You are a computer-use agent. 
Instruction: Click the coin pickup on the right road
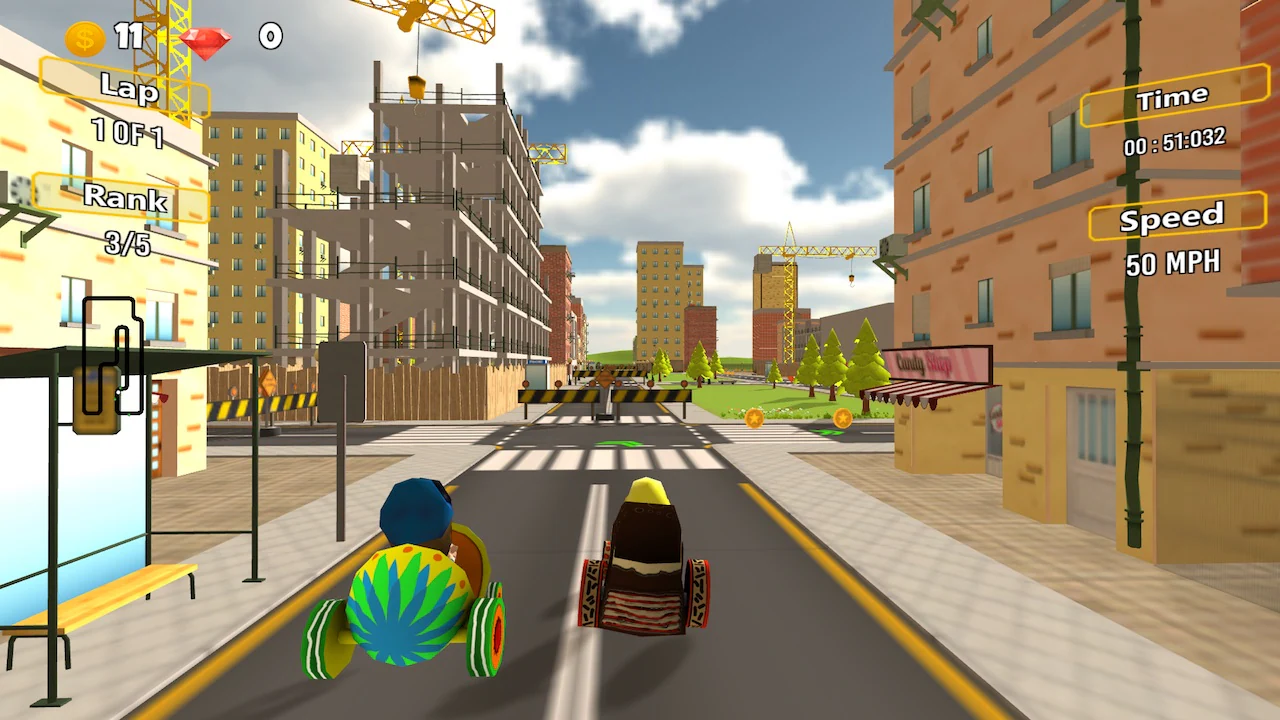click(752, 418)
